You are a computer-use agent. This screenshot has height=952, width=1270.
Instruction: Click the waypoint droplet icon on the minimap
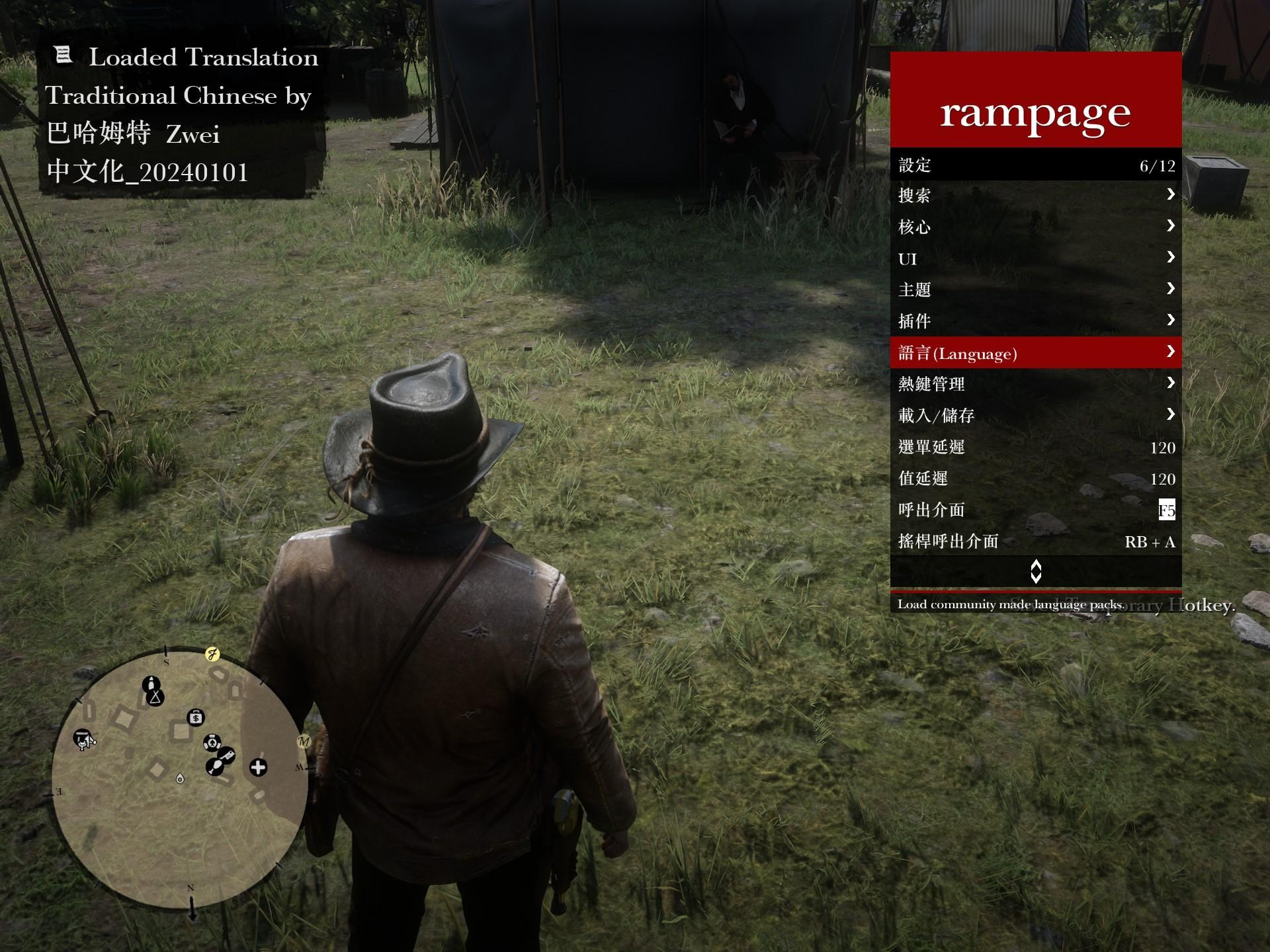180,779
